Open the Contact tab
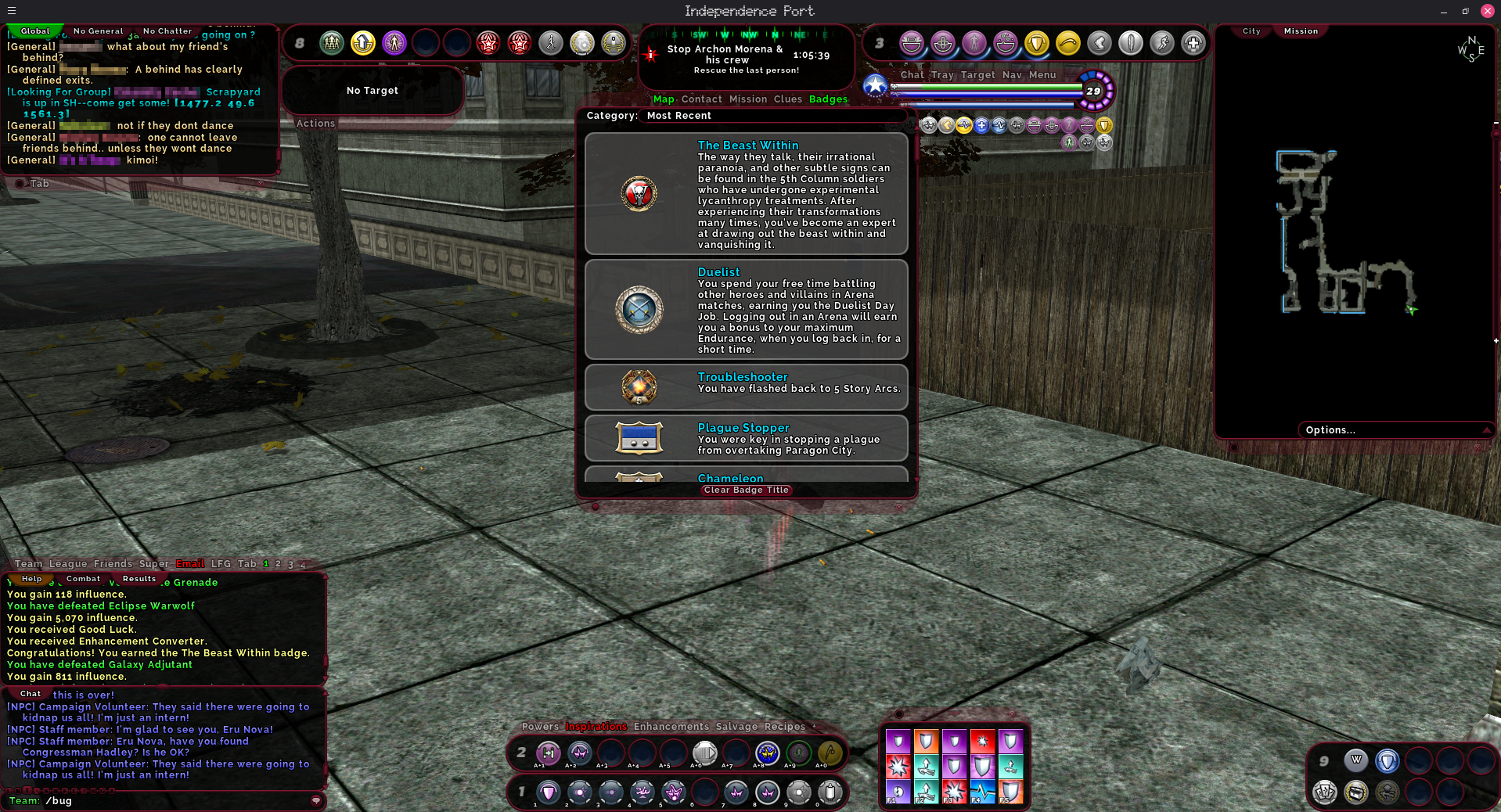 (x=701, y=99)
